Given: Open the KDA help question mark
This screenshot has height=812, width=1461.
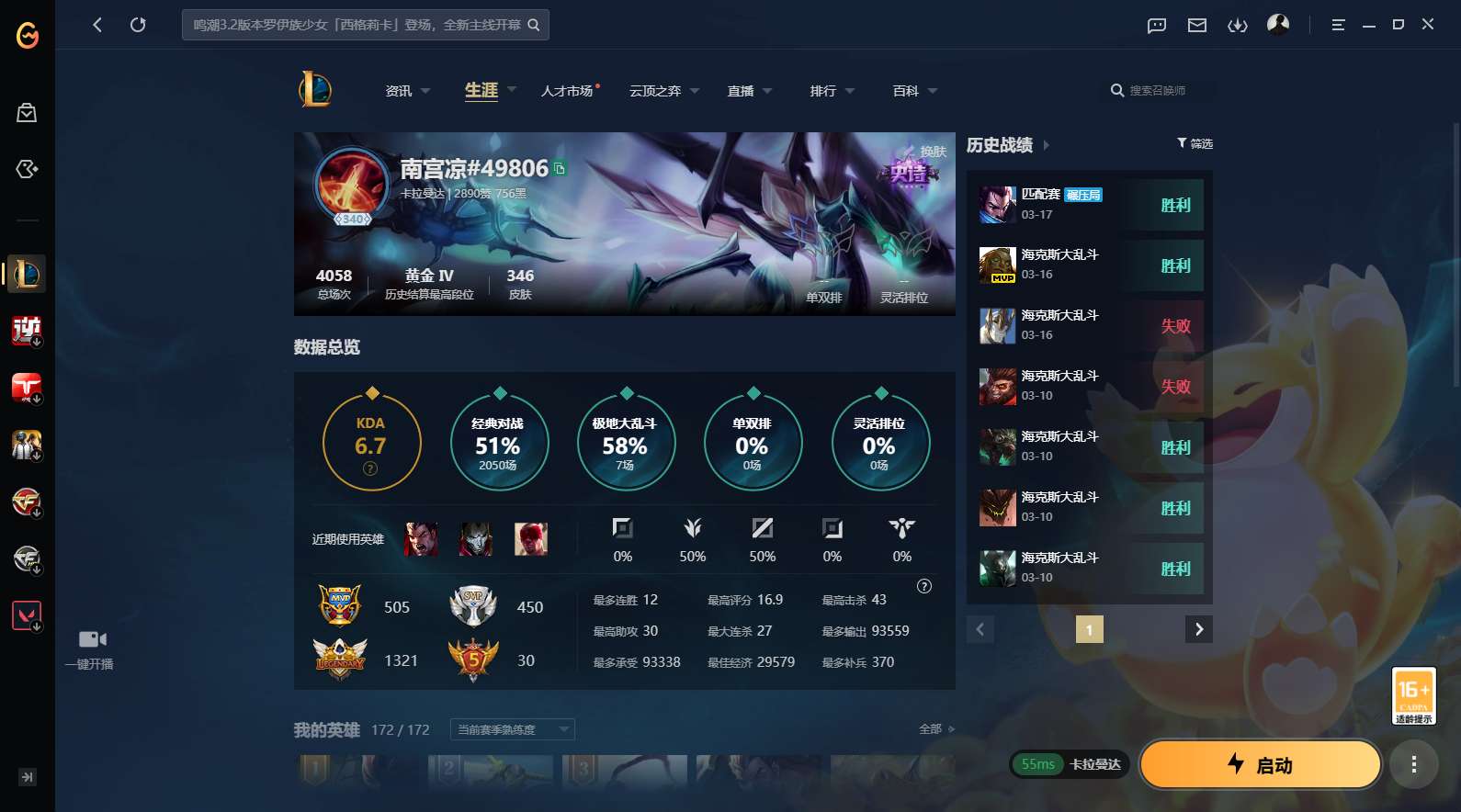Looking at the screenshot, I should [x=370, y=468].
